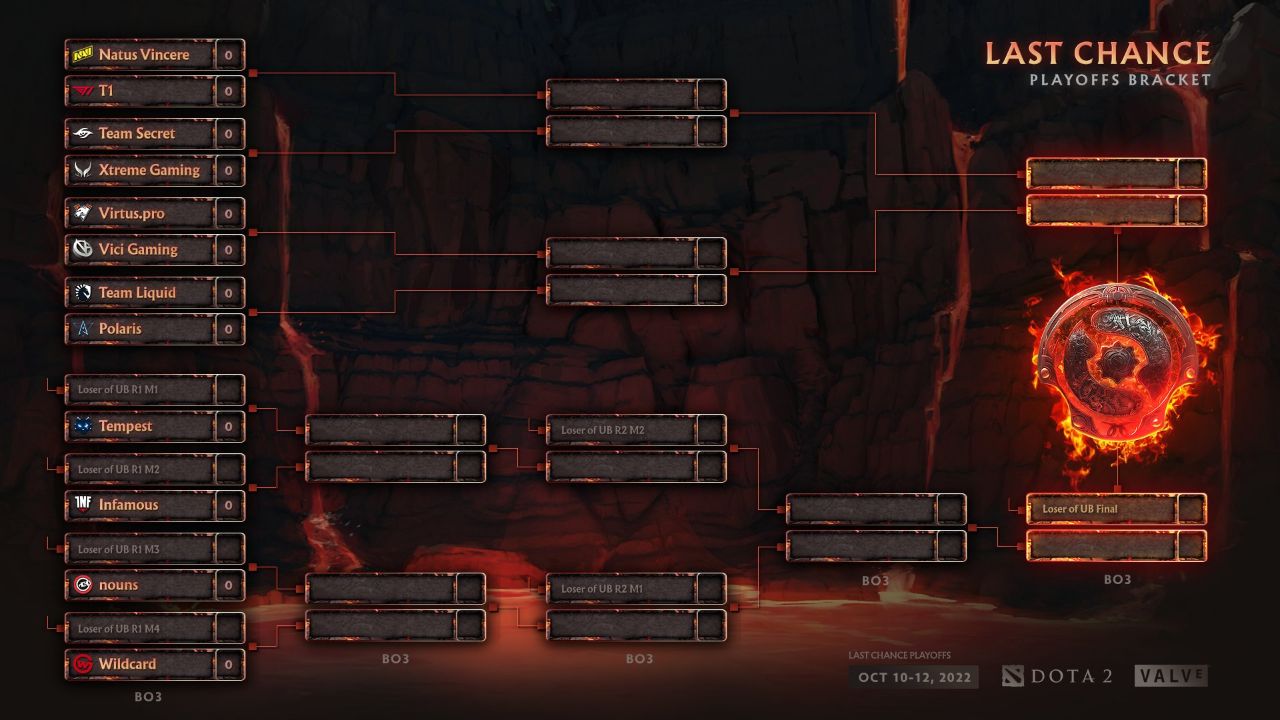Select Tempest in the lower bracket
The height and width of the screenshot is (720, 1280).
point(142,426)
